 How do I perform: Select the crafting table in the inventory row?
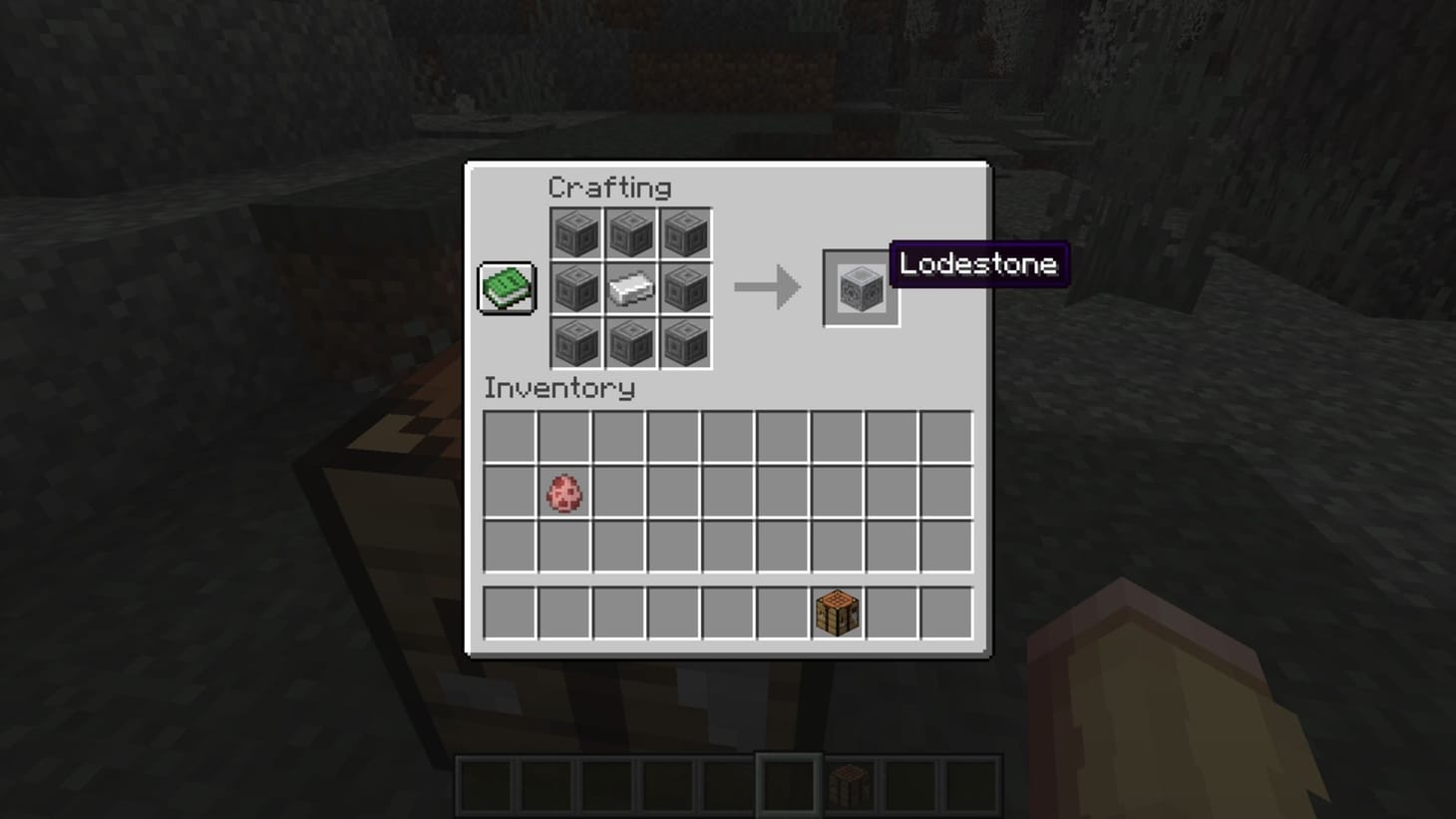click(838, 611)
